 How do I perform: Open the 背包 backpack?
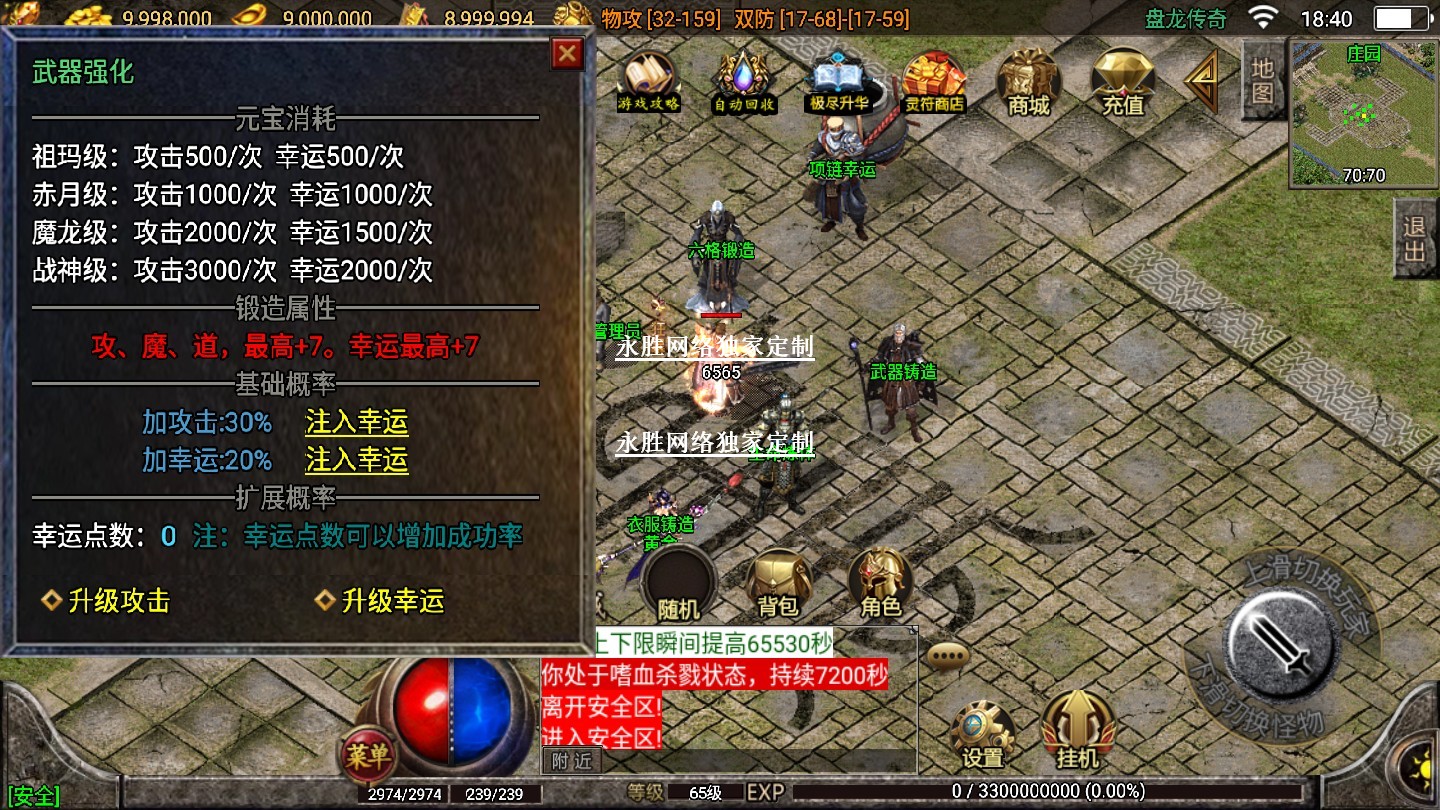click(779, 584)
